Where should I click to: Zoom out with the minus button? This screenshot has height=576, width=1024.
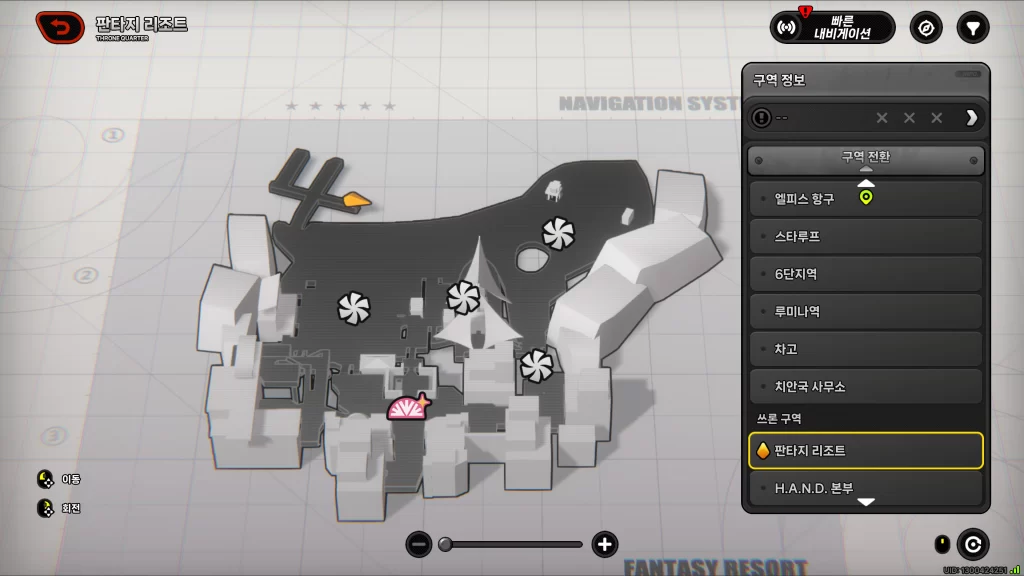click(x=419, y=544)
